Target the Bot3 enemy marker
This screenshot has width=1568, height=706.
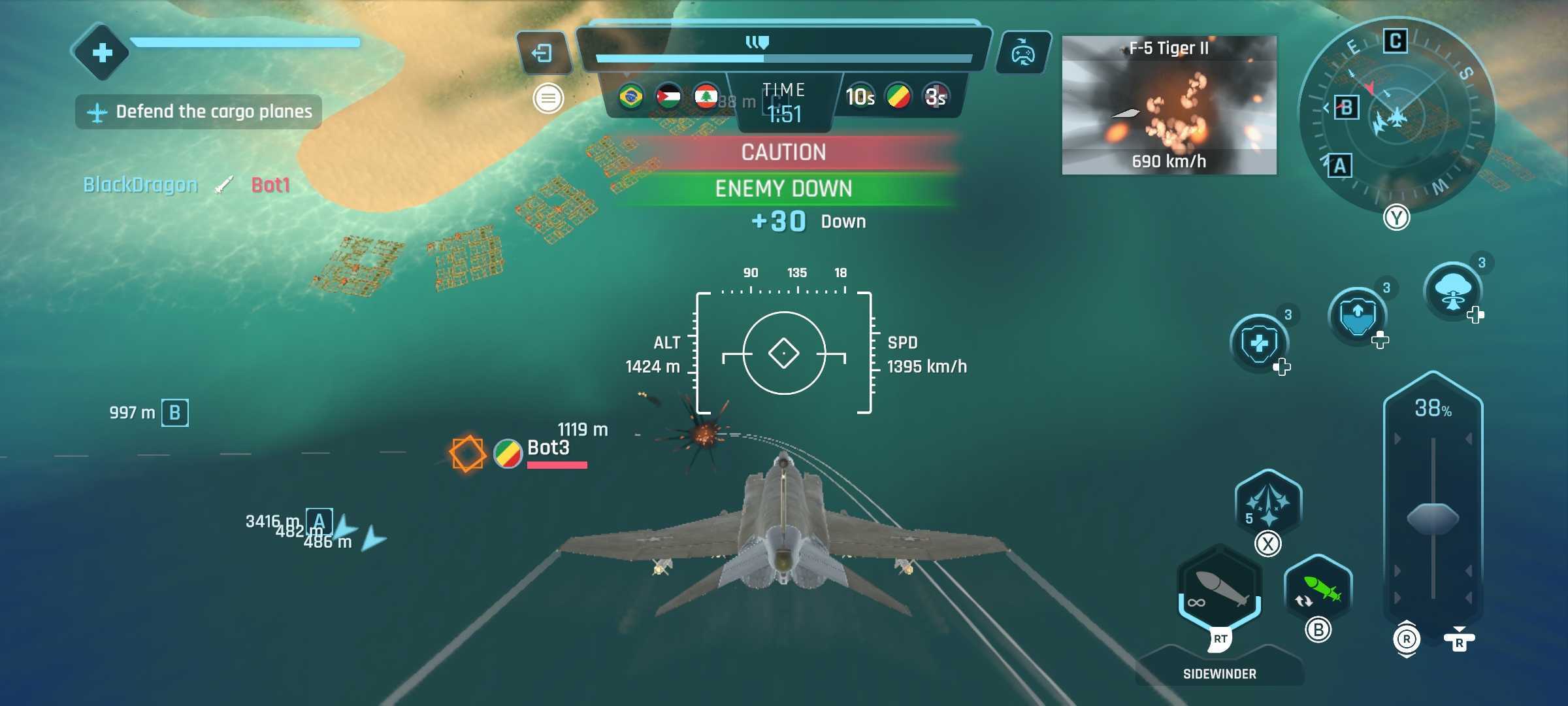click(x=468, y=453)
